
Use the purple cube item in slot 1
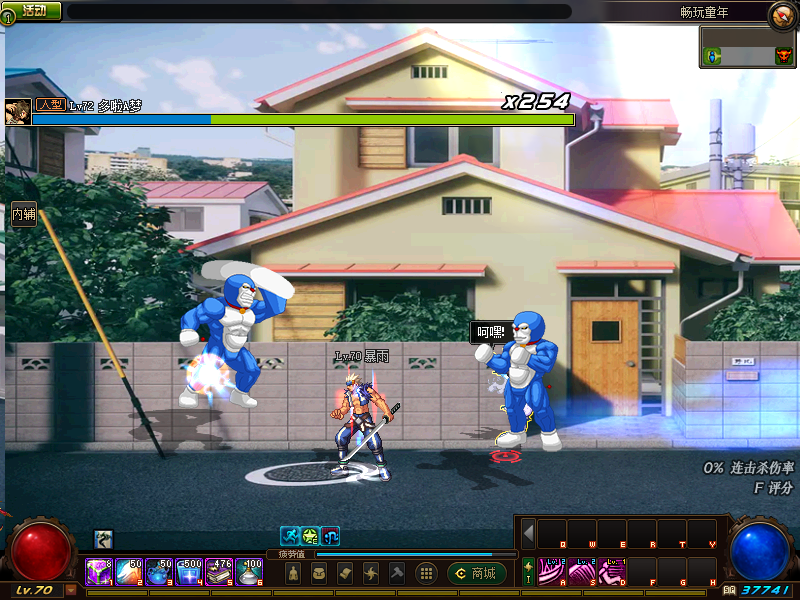tap(99, 572)
